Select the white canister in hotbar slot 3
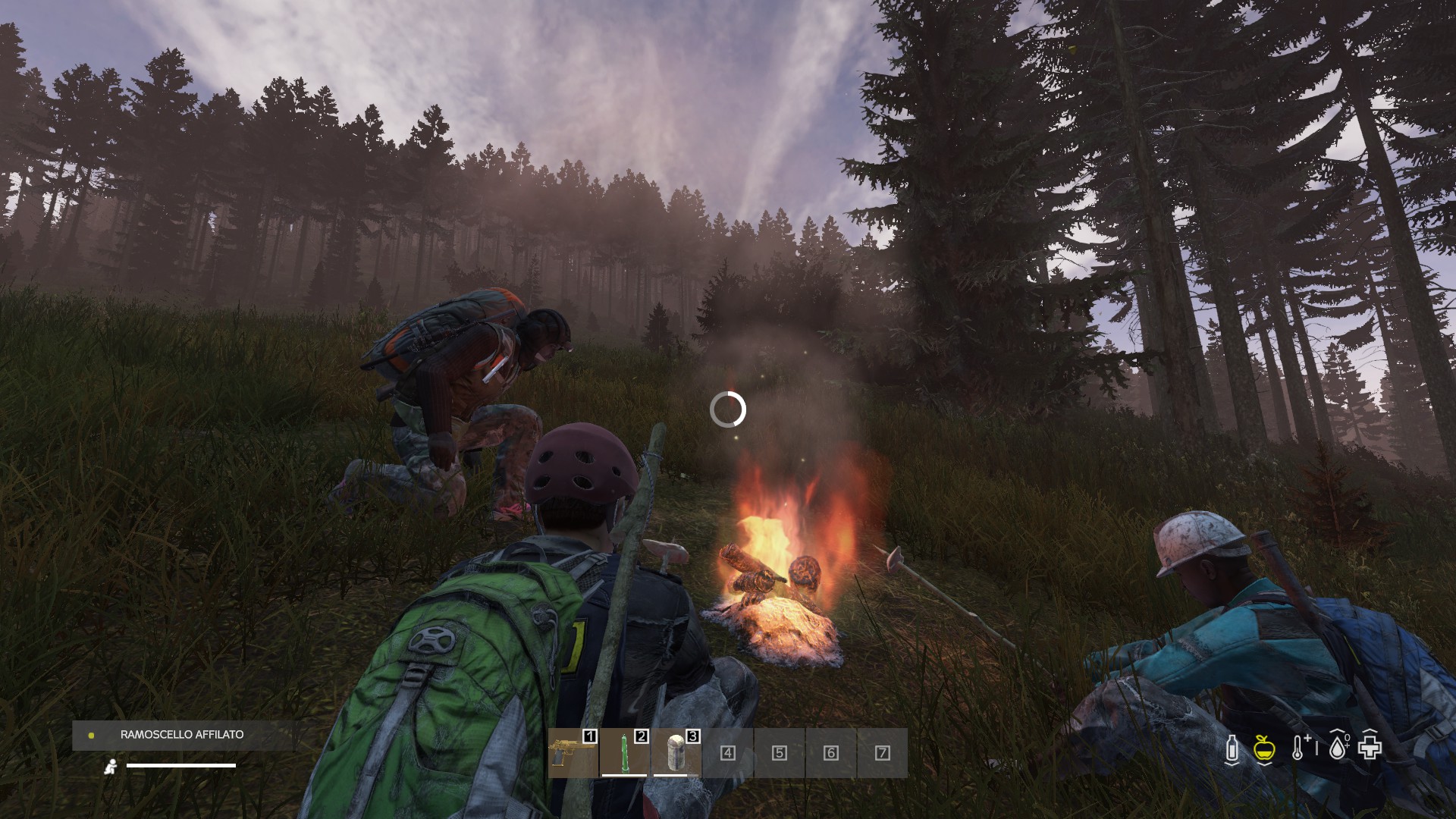 click(x=676, y=752)
